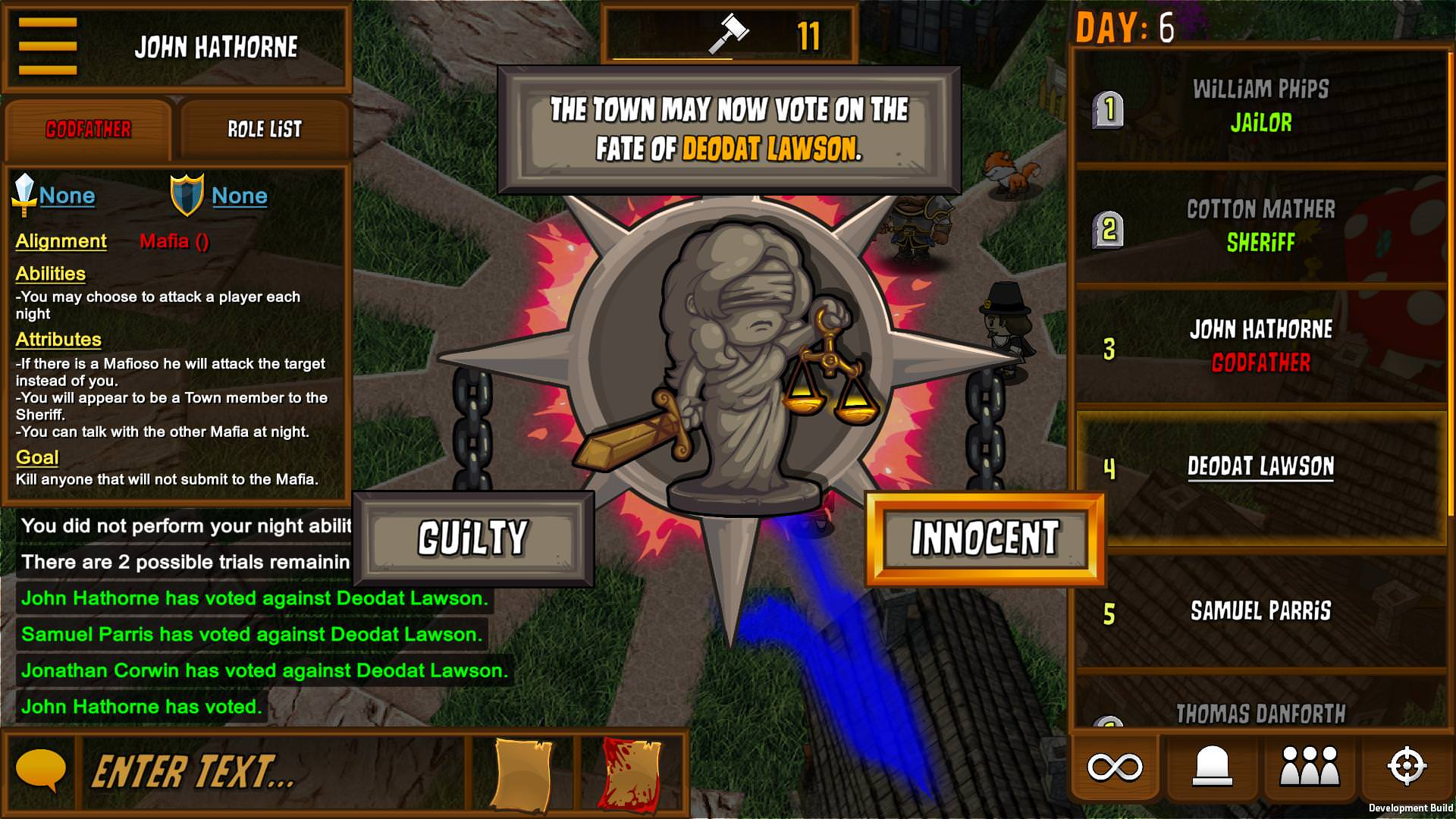1456x819 pixels.
Task: Switch to the Role List tab
Action: pos(264,129)
